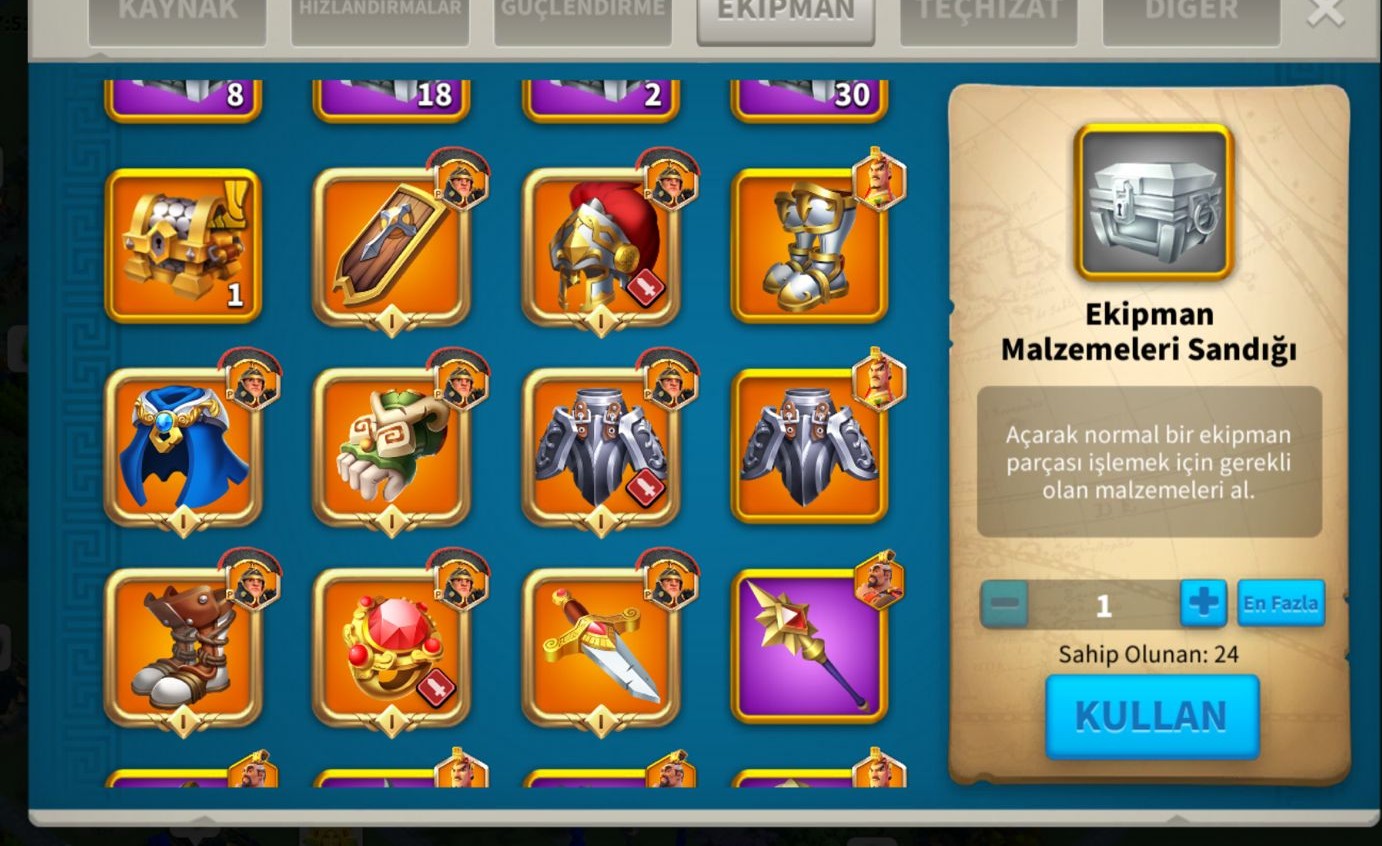Close the inventory window
1382x846 pixels.
1326,12
